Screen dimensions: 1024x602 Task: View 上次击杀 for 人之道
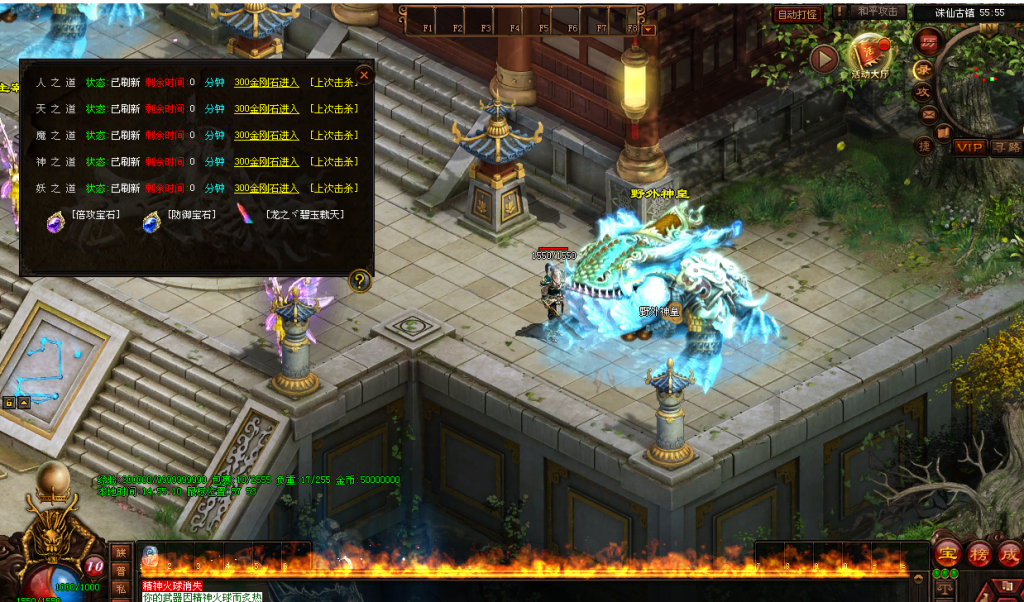click(x=334, y=82)
